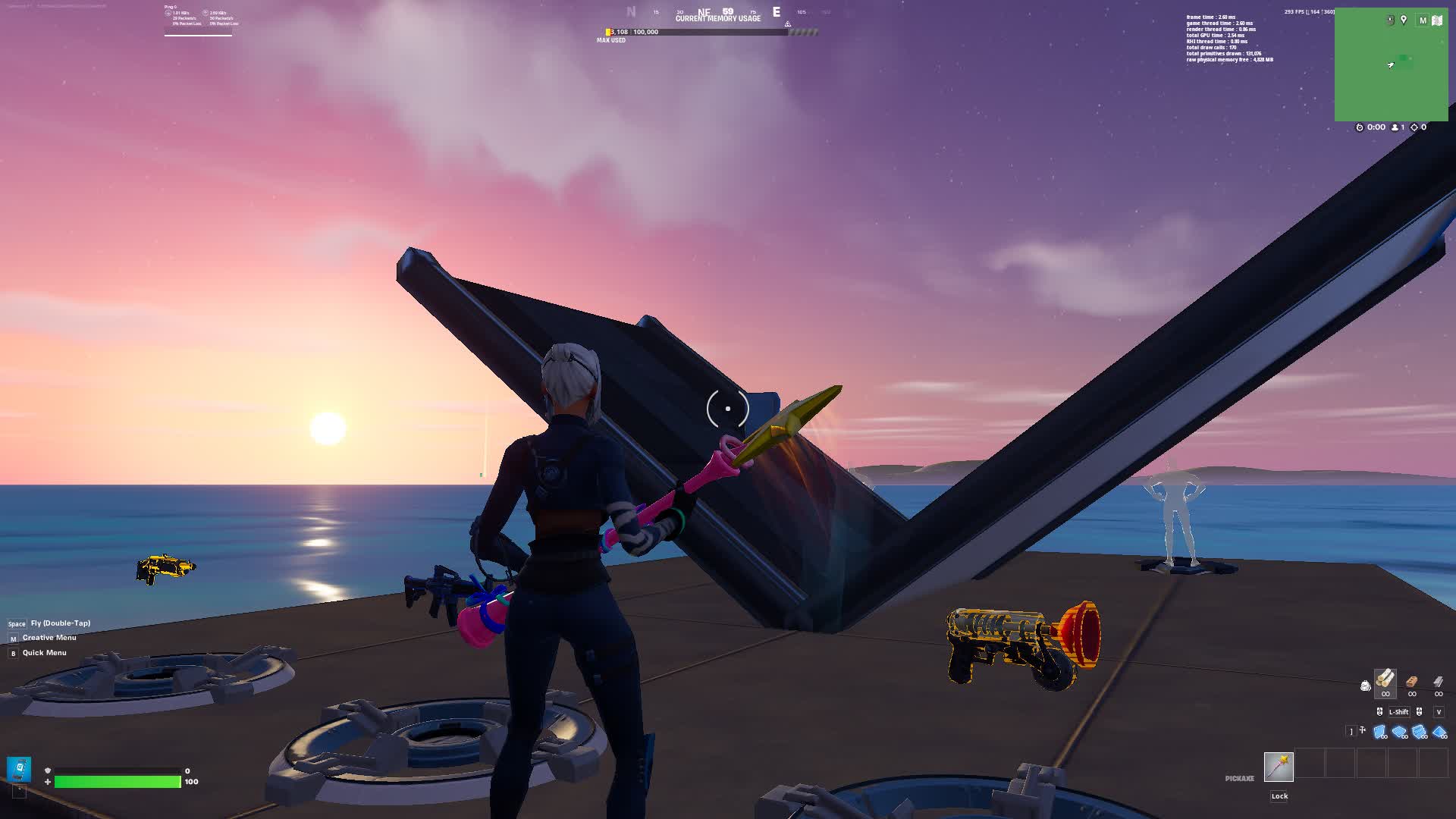Open the backpack inventory icon
This screenshot has height=819, width=1456.
point(1366,686)
